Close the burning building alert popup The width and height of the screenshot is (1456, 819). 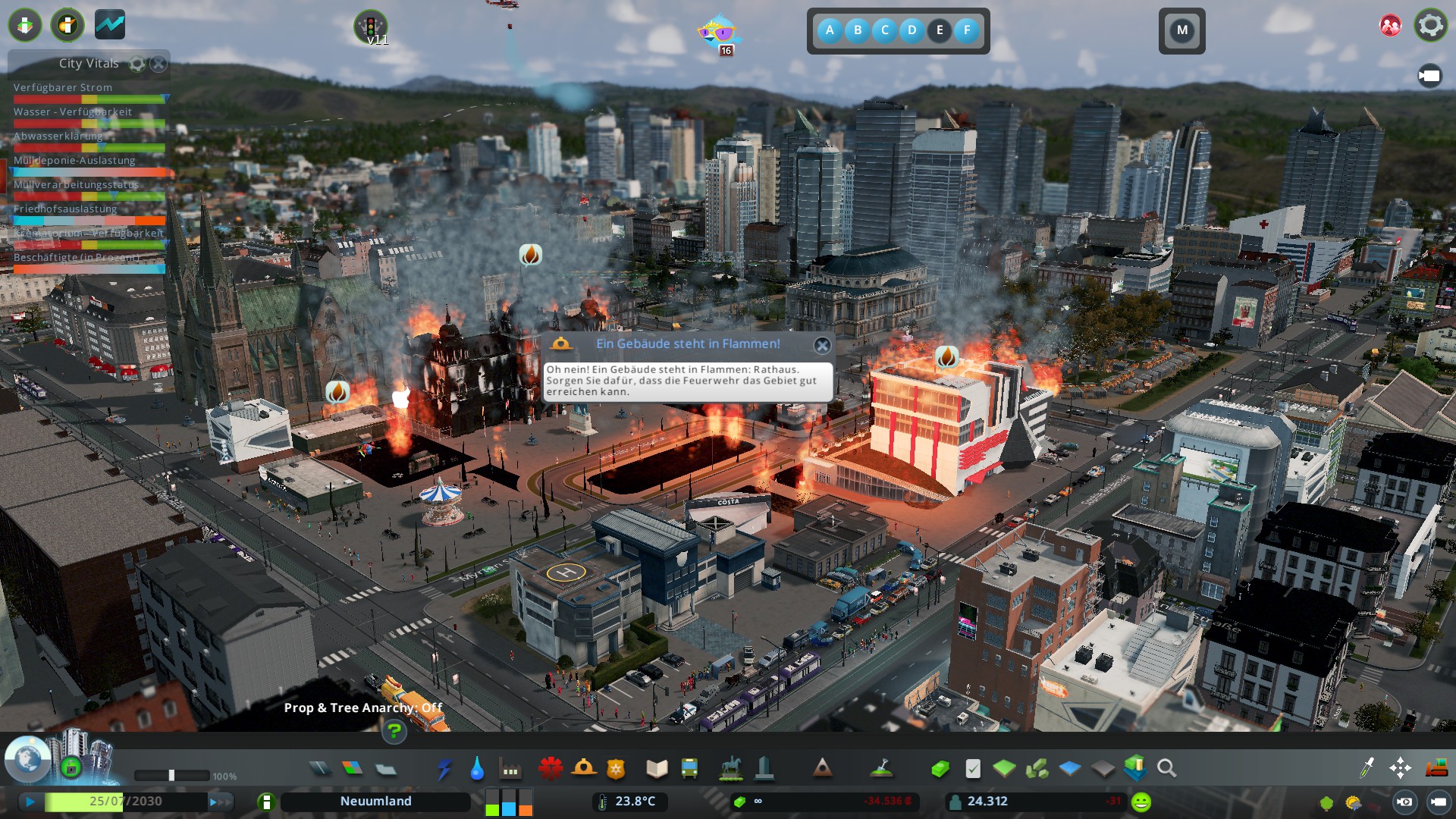click(x=822, y=346)
